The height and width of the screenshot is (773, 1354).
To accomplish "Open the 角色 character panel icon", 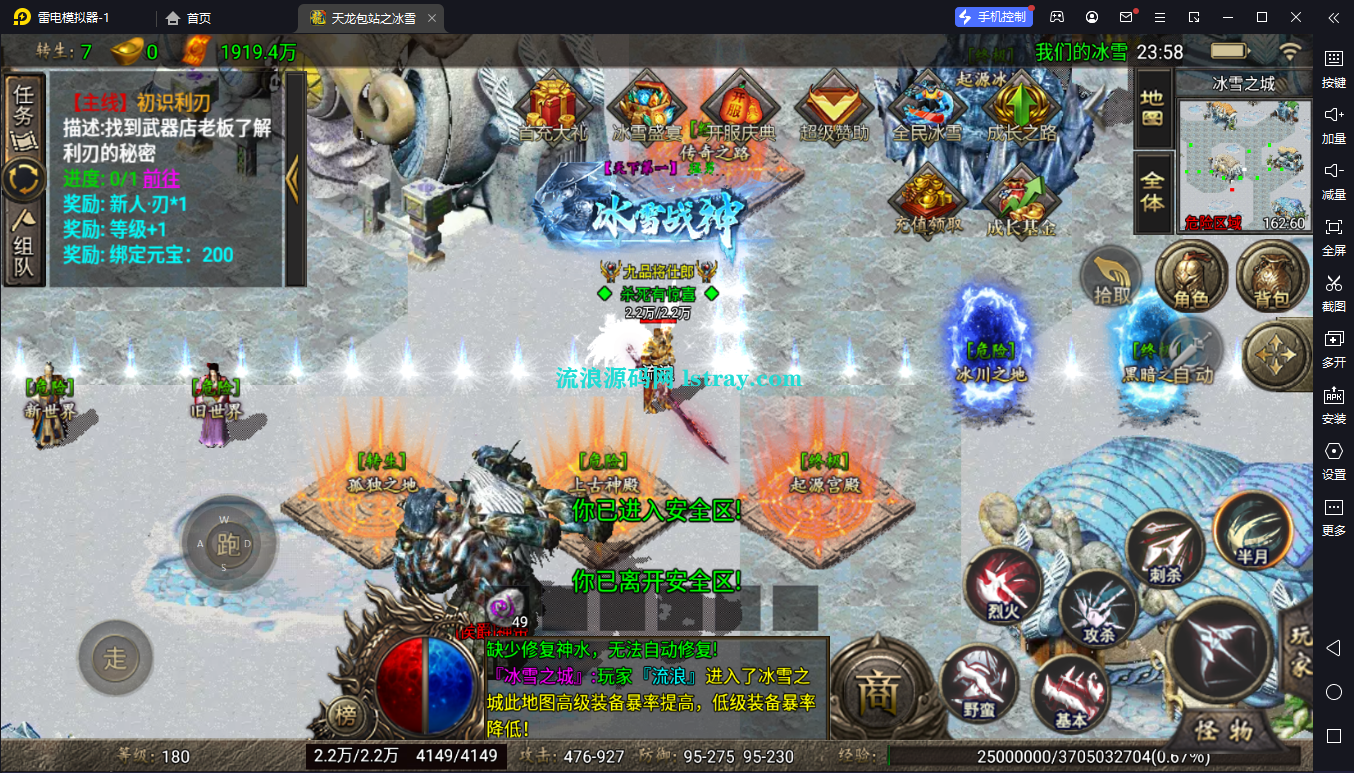I will tap(1191, 277).
